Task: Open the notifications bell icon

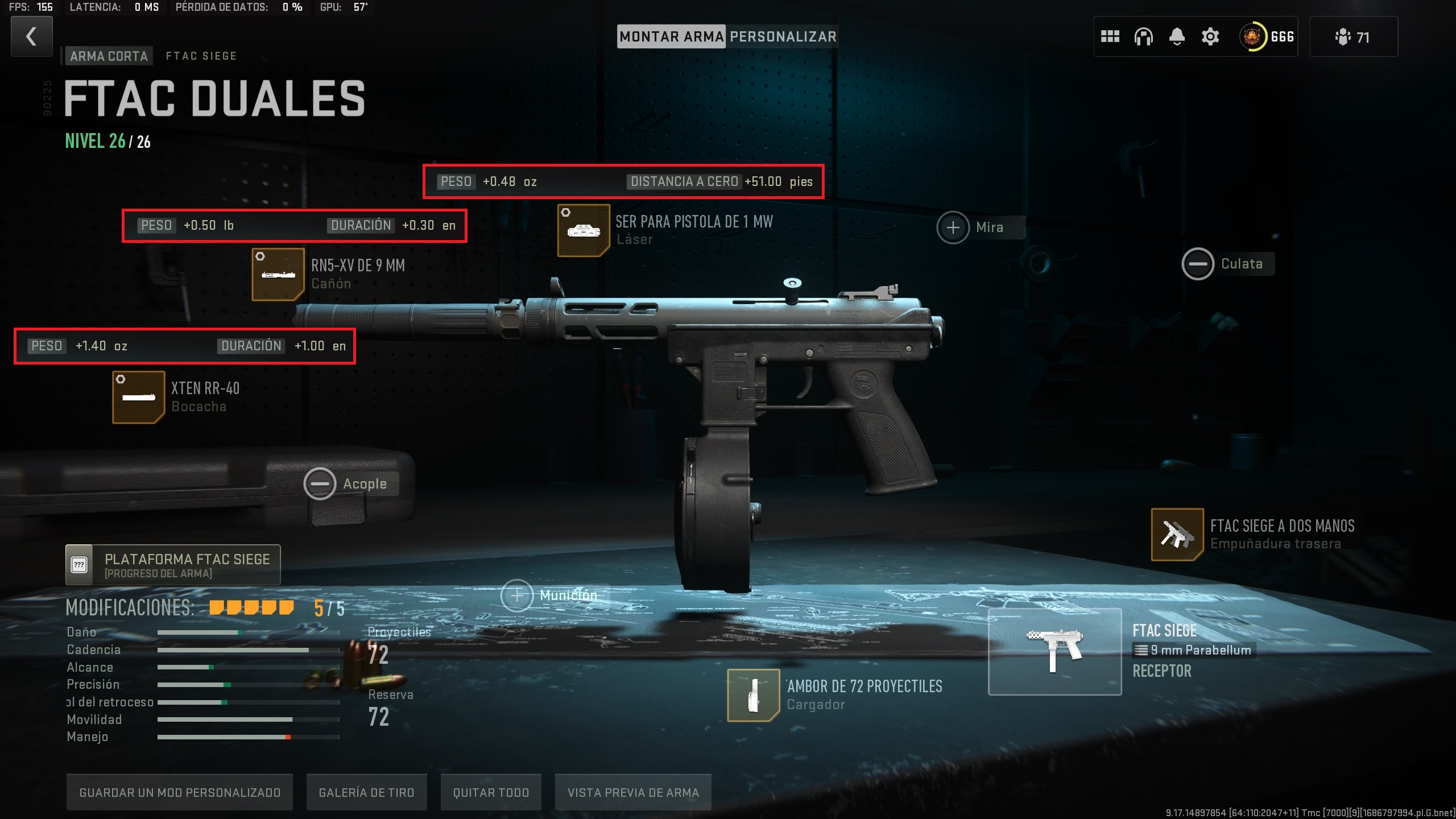Action: [1176, 36]
